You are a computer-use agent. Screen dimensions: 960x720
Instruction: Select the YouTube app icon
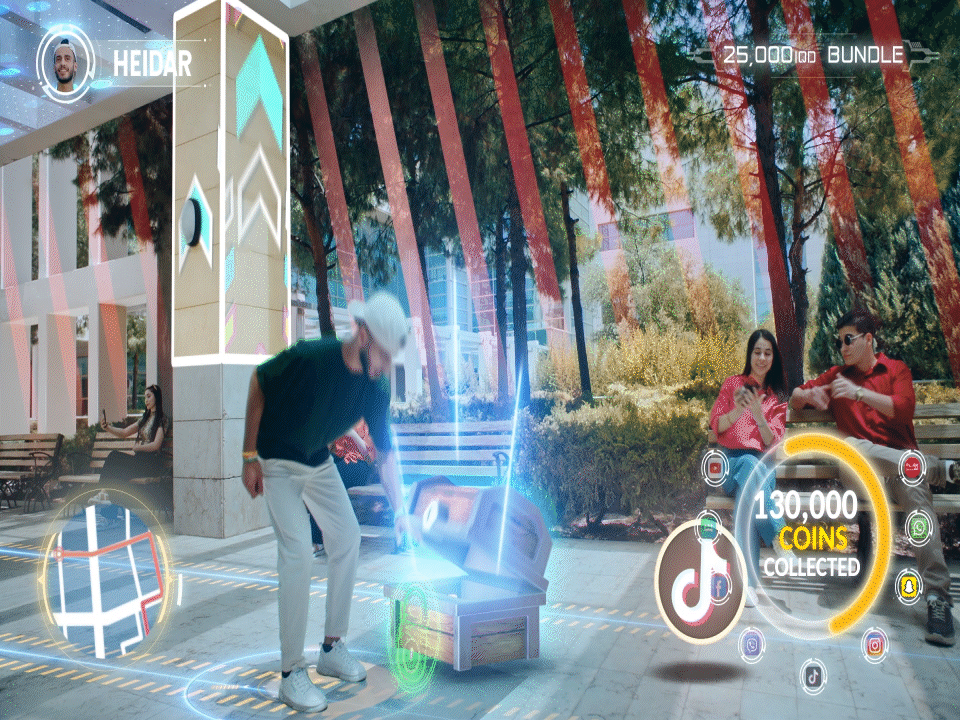tap(715, 467)
